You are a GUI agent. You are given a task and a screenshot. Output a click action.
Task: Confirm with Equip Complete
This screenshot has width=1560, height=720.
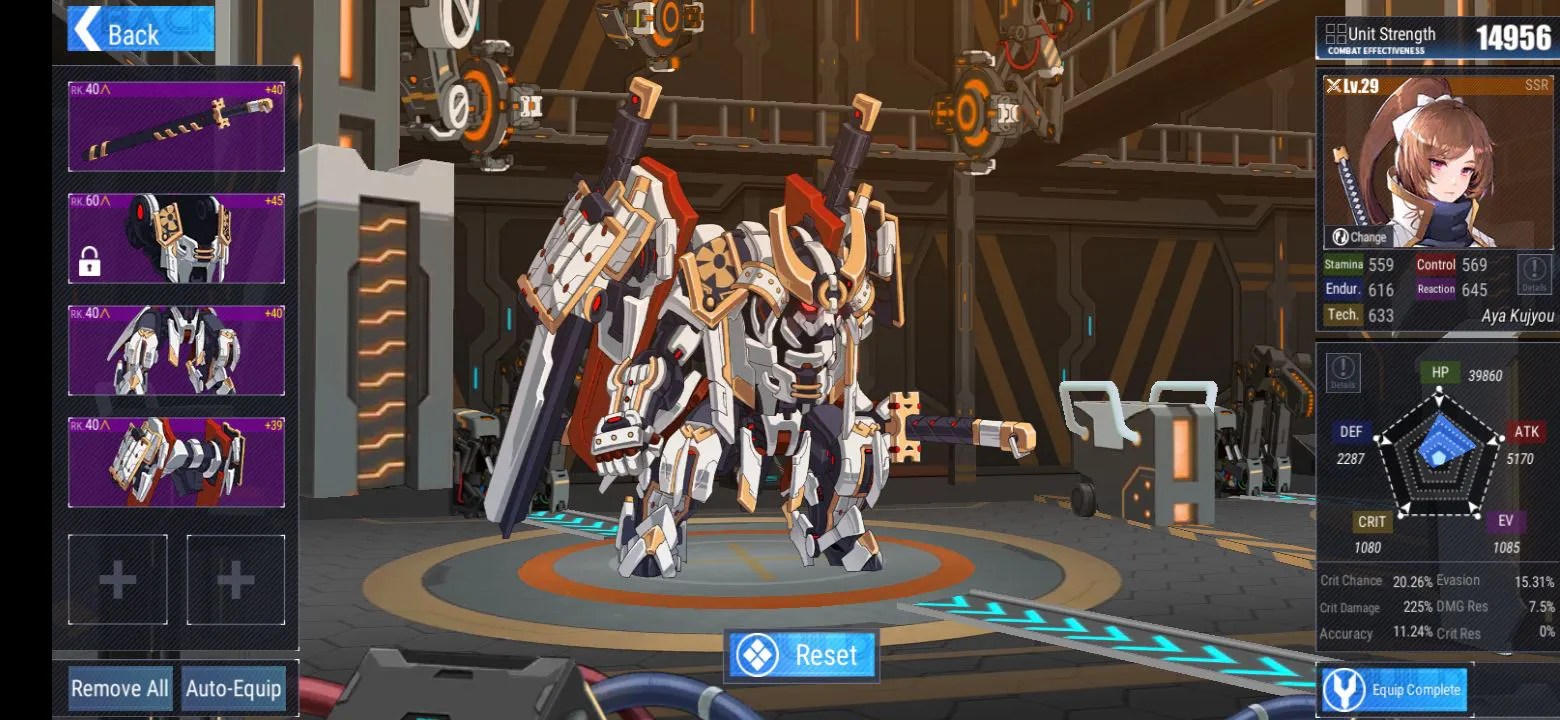(x=1396, y=690)
